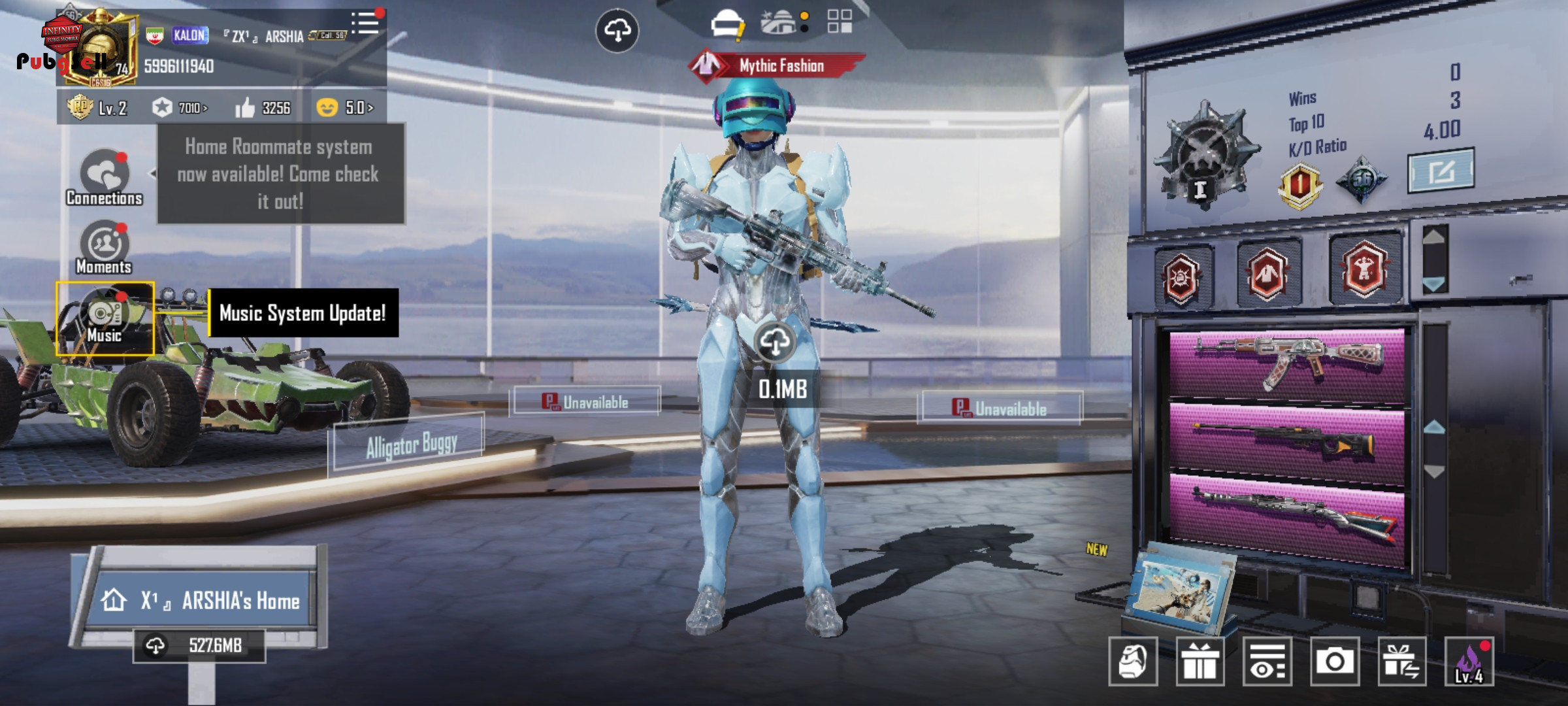
Task: Select the Mythic Fashion banner
Action: (777, 65)
